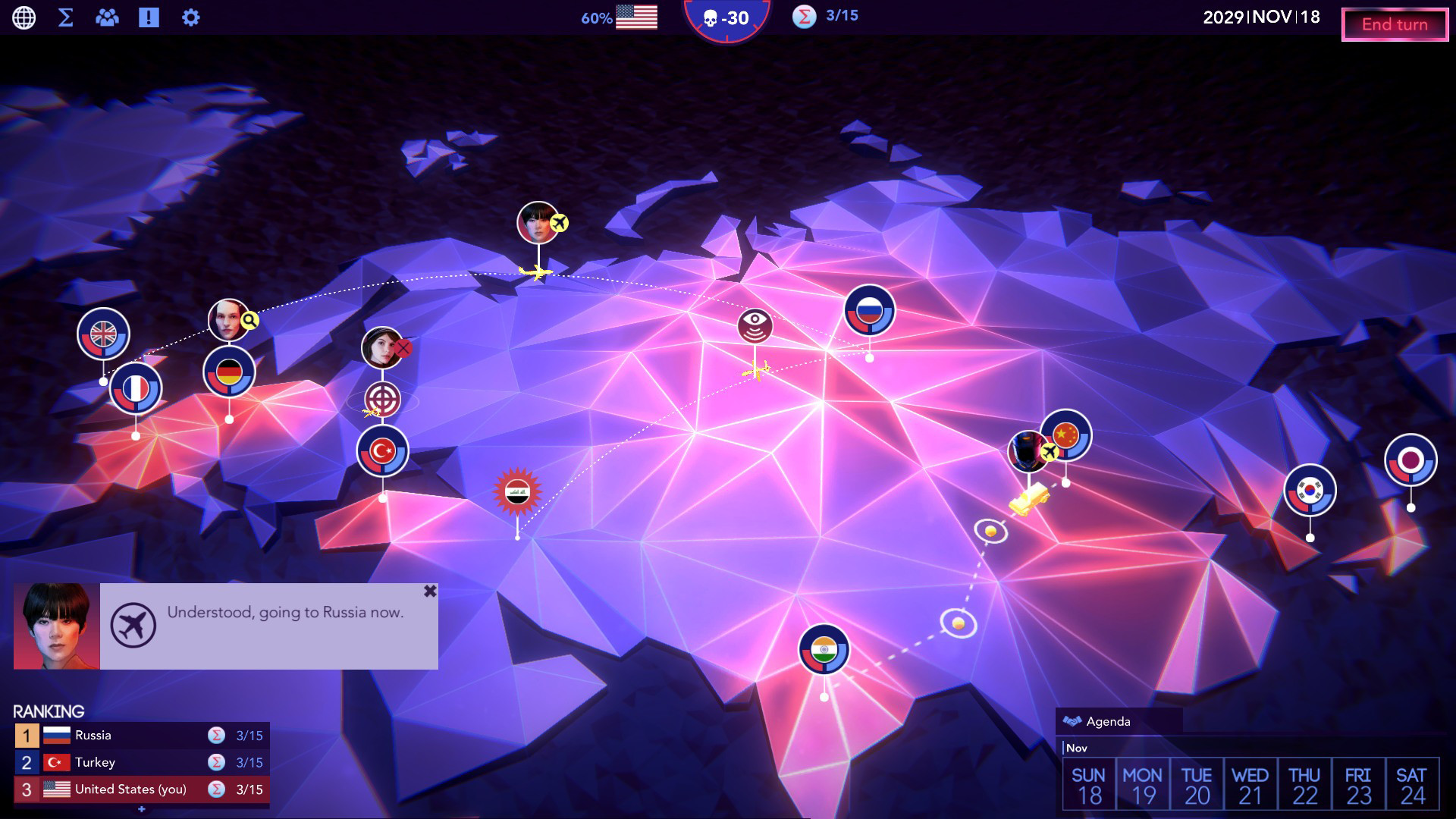Open the sigma research menu
Screen dimensions: 1456x819
click(66, 17)
